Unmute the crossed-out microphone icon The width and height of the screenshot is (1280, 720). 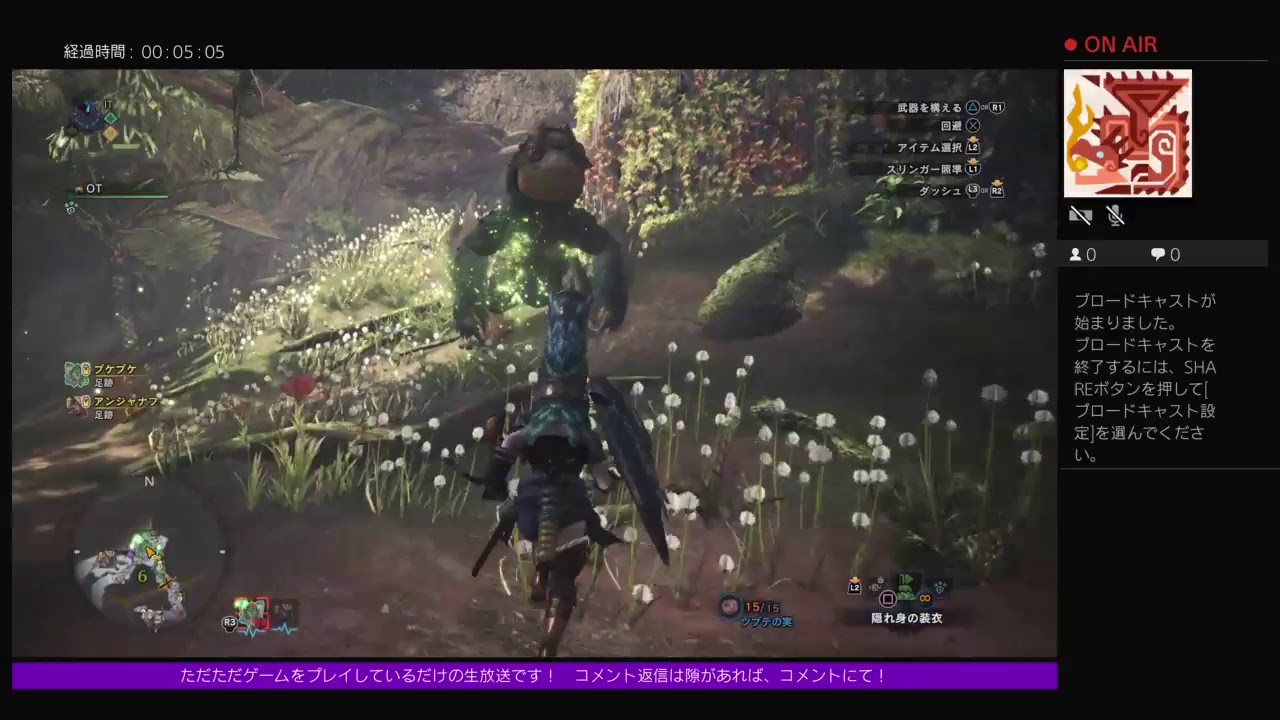coord(1115,216)
